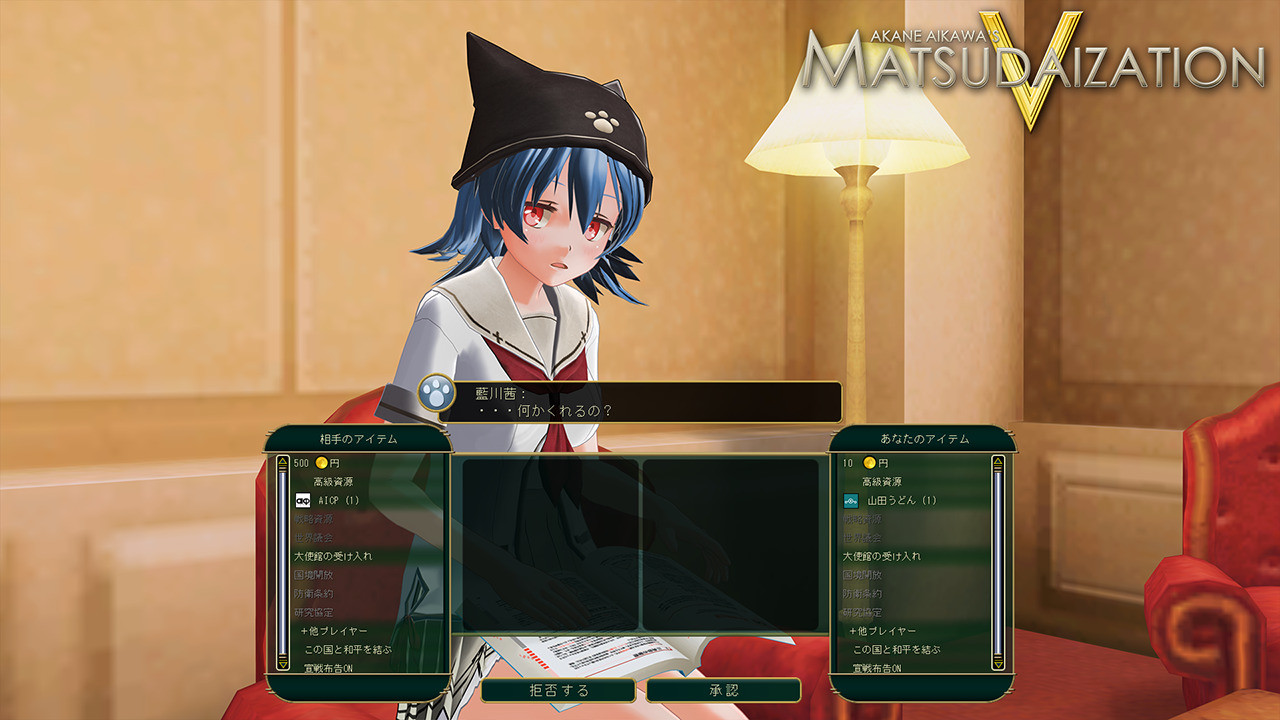This screenshot has height=720, width=1280.
Task: Pick この国と和平を結ぶ in opponent's list
Action: tap(348, 649)
